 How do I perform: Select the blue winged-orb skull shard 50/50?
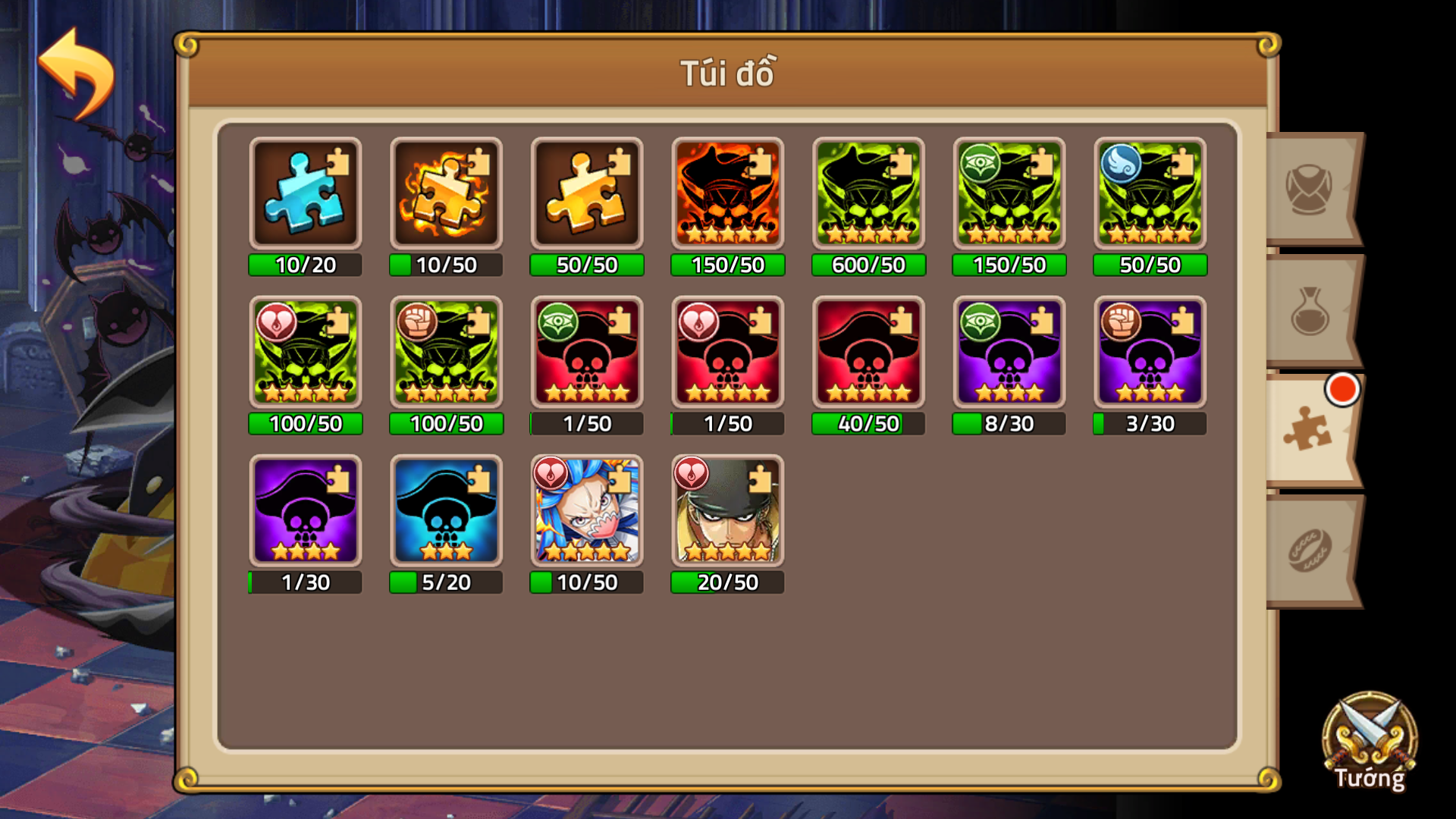click(1149, 193)
